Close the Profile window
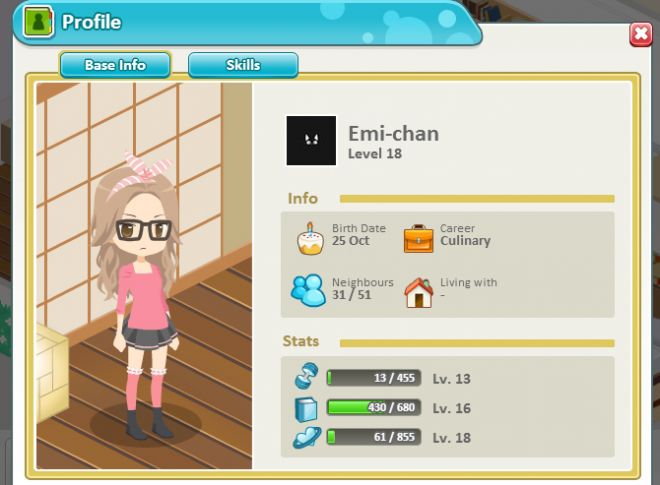Screen dimensions: 660x485 [640, 35]
